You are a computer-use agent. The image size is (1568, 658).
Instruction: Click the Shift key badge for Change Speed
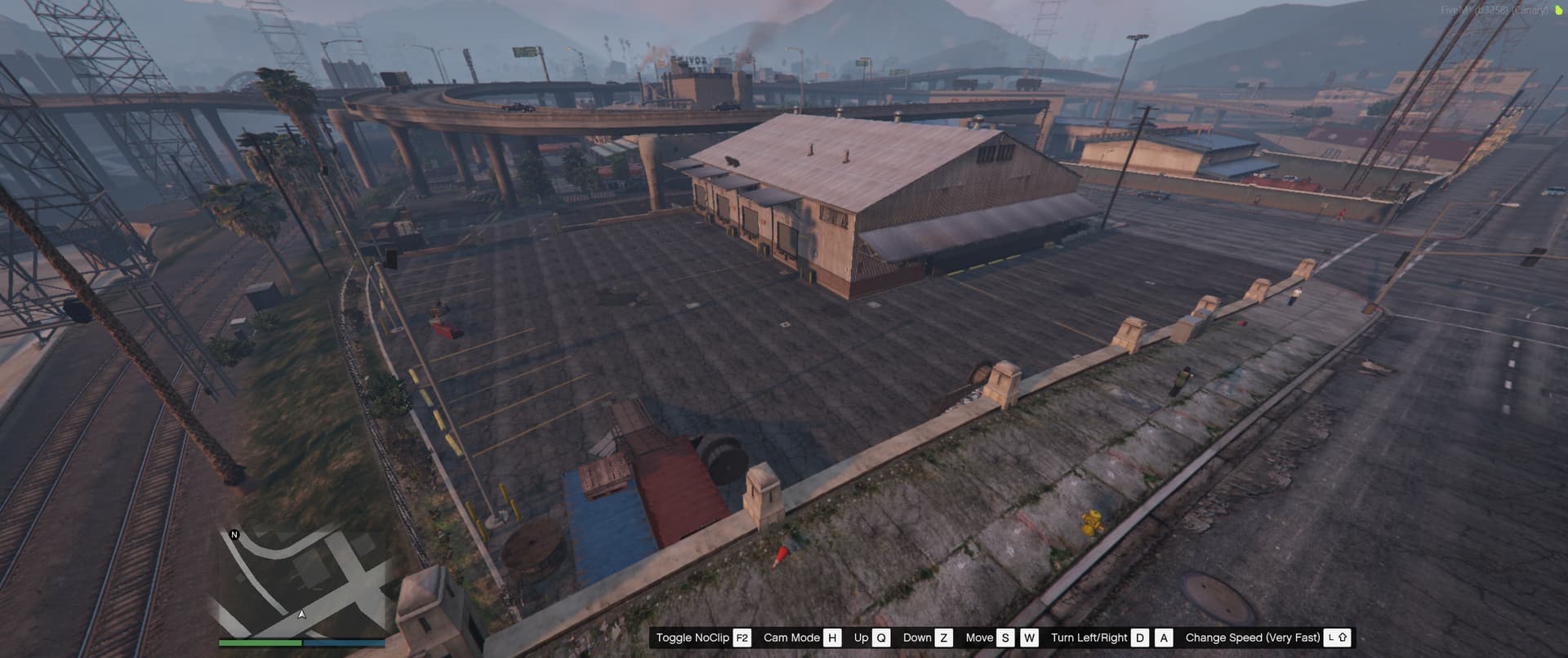point(1339,638)
